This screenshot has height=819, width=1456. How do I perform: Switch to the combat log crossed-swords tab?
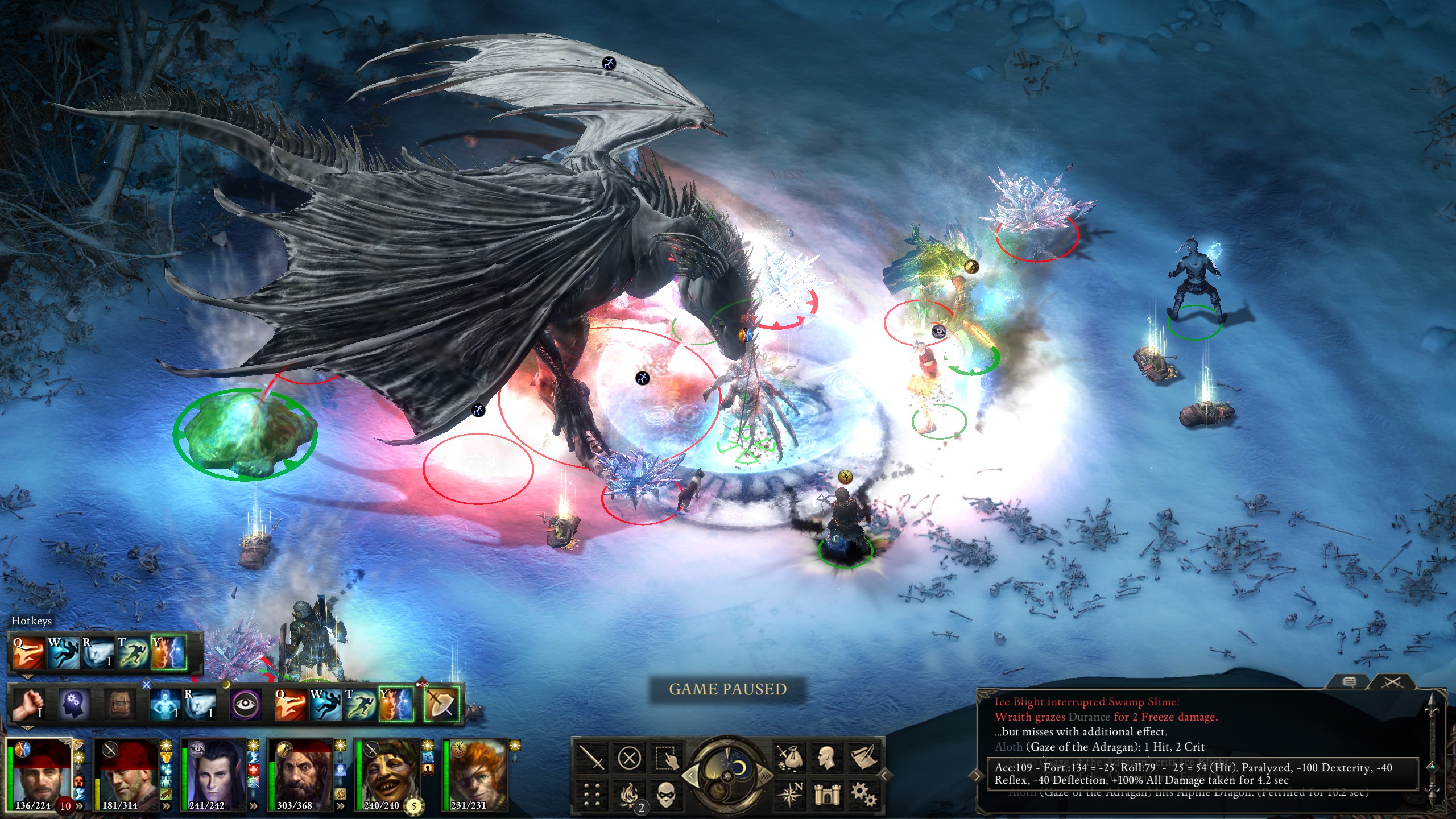point(1392,682)
